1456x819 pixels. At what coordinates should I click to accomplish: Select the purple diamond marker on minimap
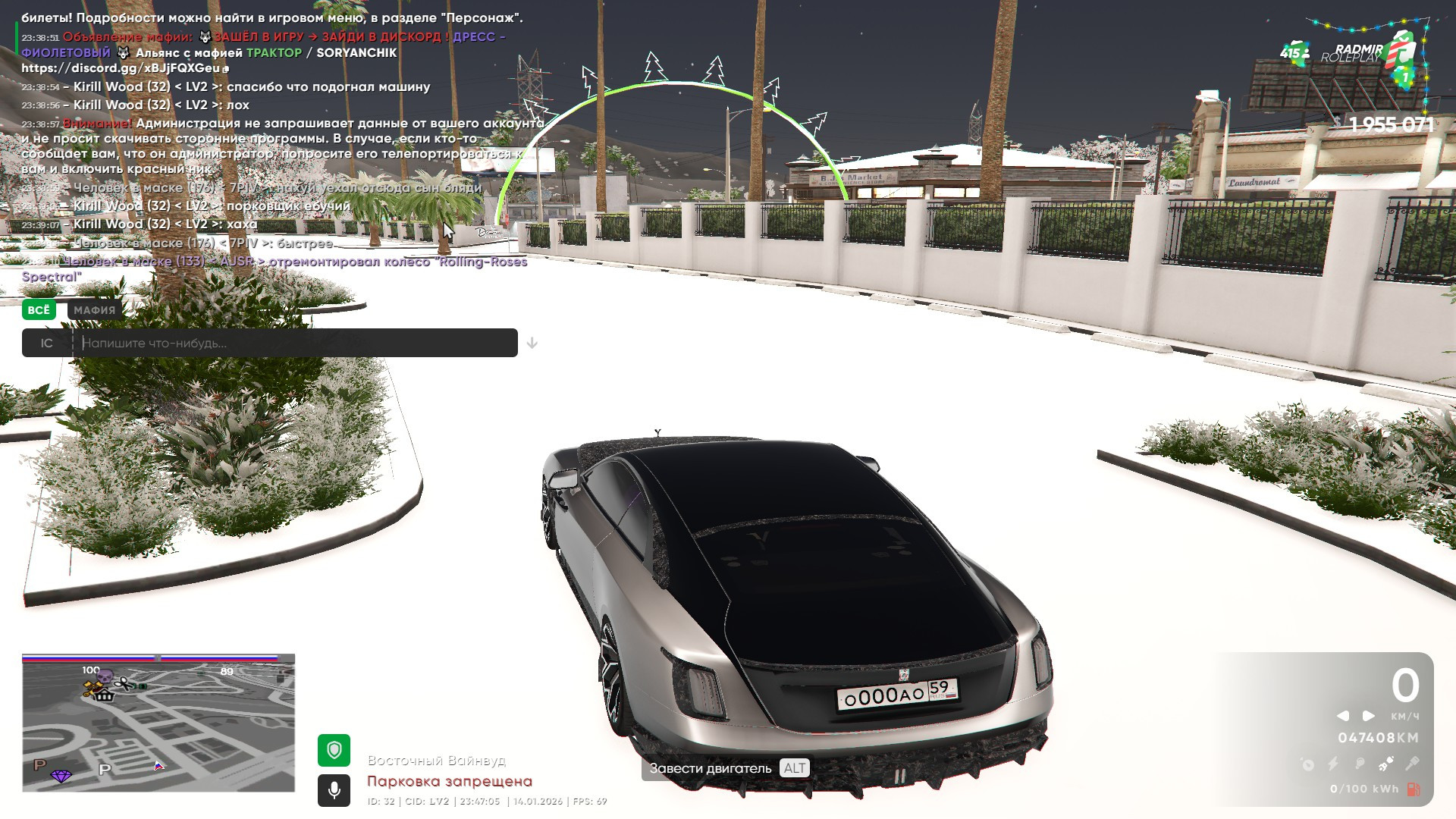pyautogui.click(x=61, y=776)
